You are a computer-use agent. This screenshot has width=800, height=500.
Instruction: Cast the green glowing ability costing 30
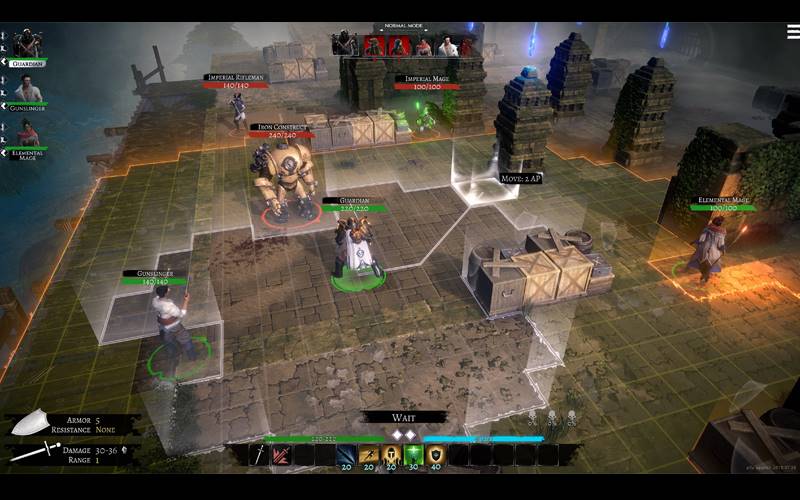tap(413, 455)
